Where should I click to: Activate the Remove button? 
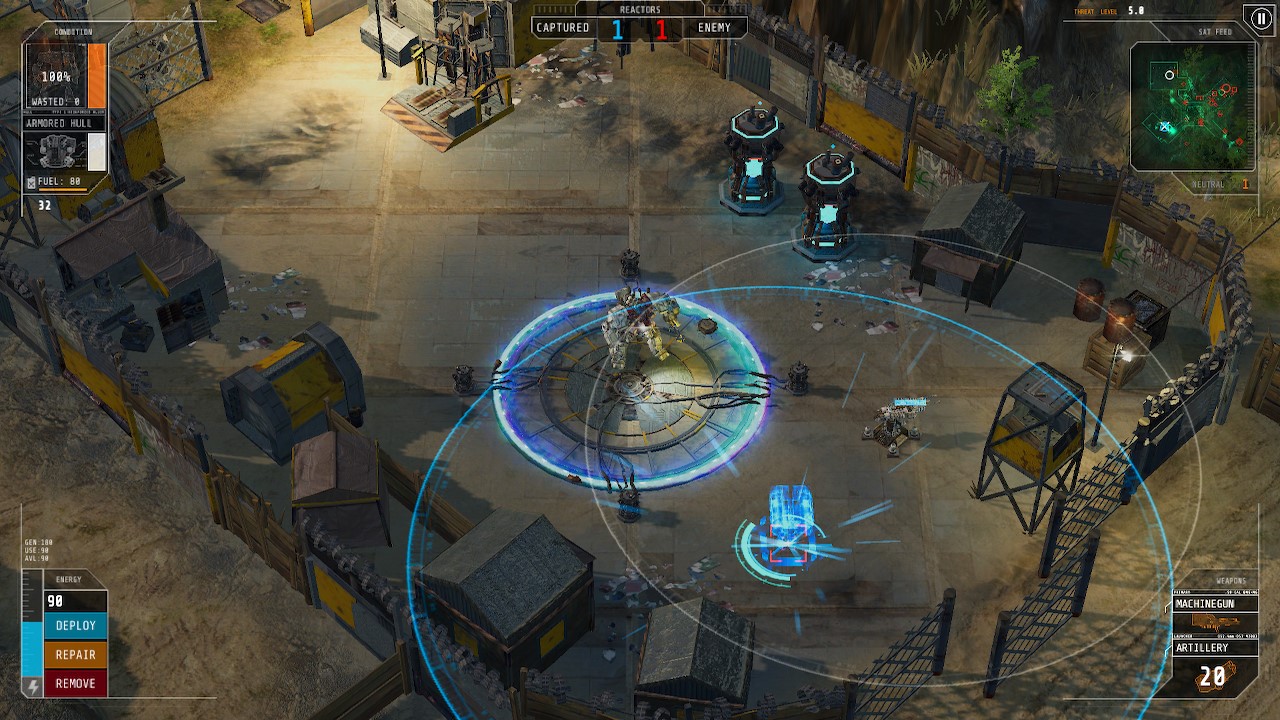point(75,684)
